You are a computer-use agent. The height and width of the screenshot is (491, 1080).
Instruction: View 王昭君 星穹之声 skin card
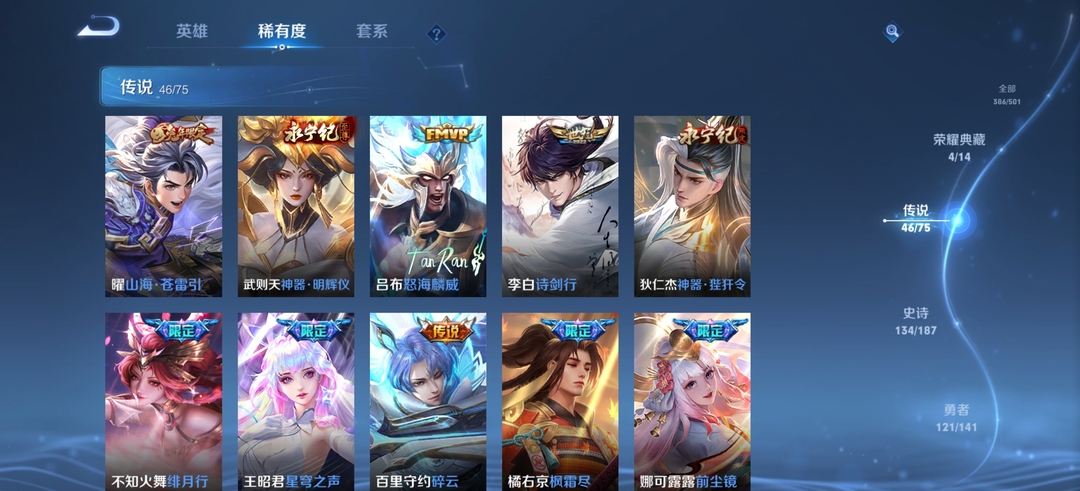coord(296,402)
